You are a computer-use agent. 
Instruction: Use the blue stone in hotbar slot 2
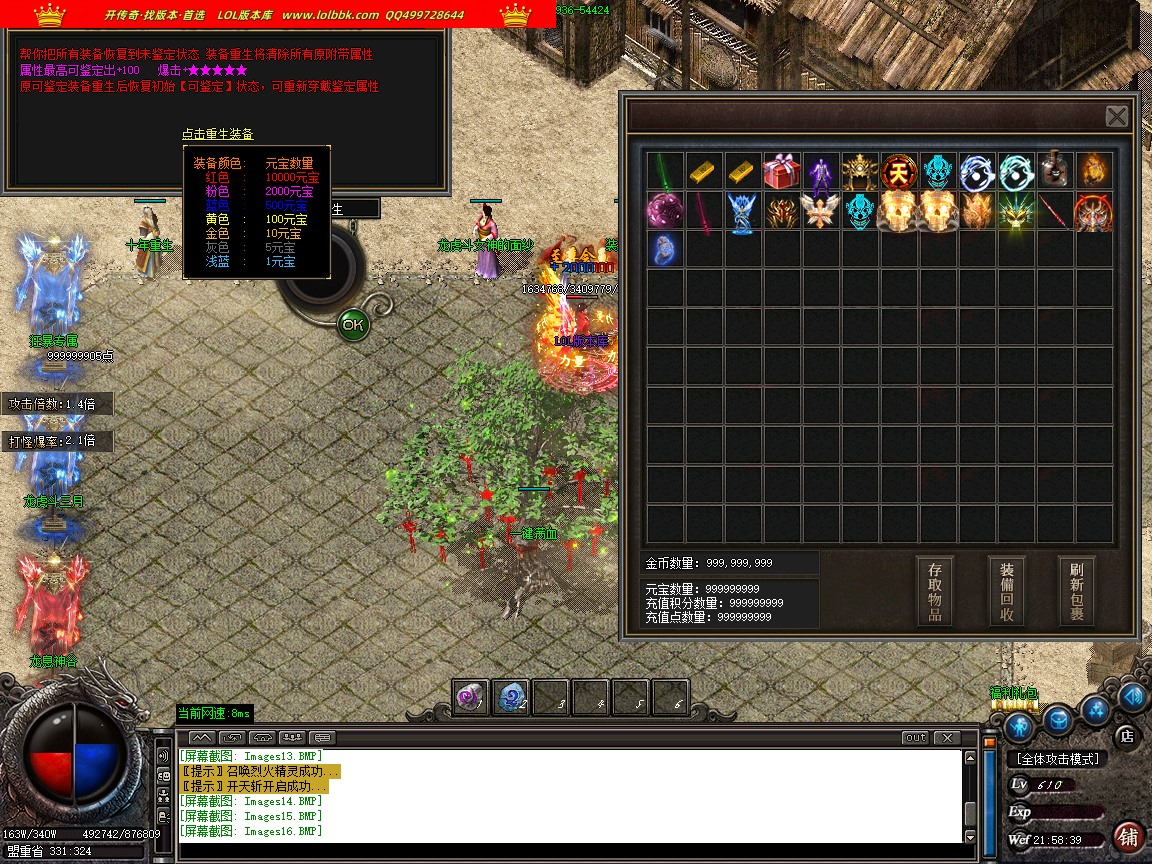(511, 698)
